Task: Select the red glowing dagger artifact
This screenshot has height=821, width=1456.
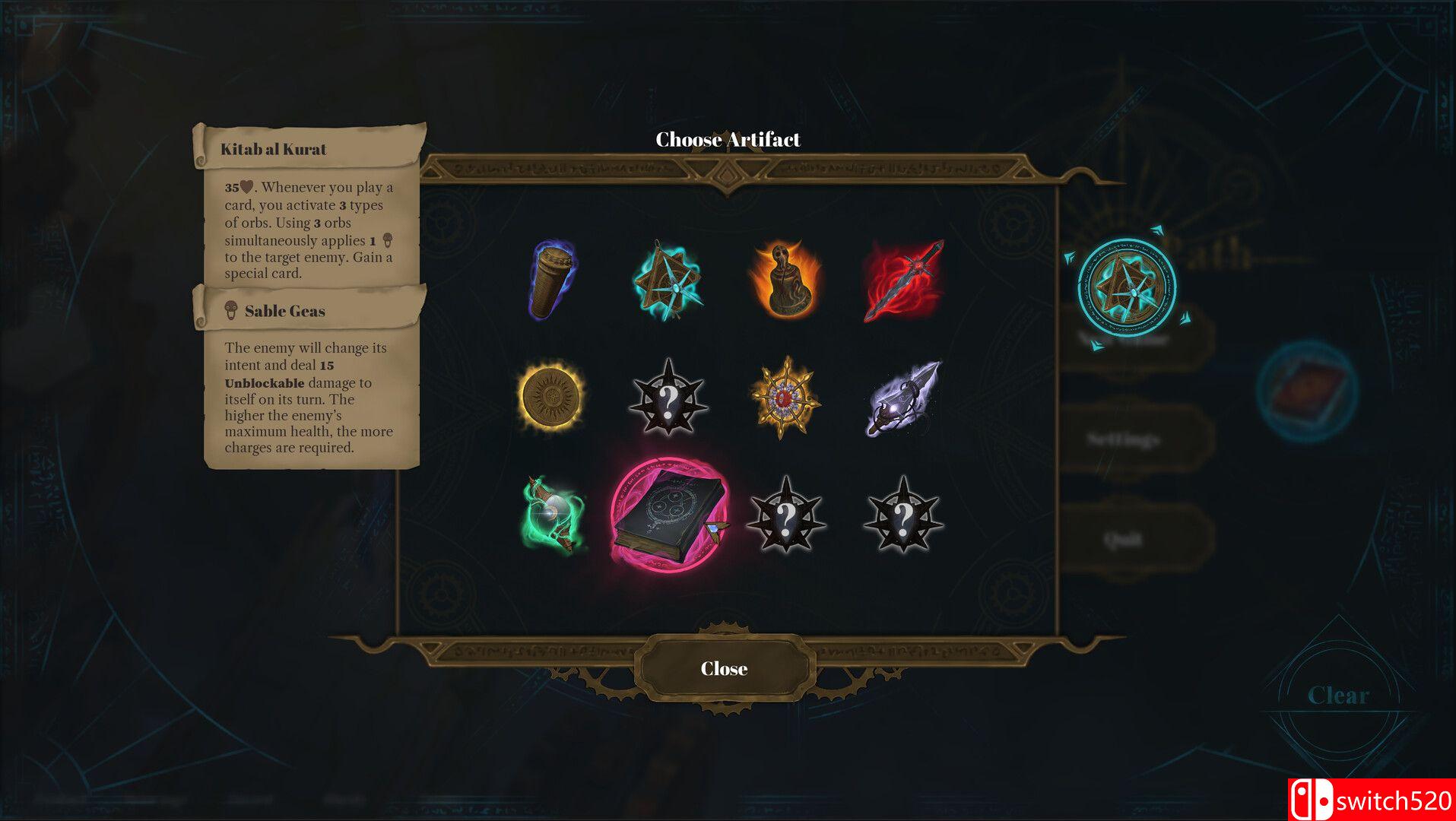Action: pos(903,280)
